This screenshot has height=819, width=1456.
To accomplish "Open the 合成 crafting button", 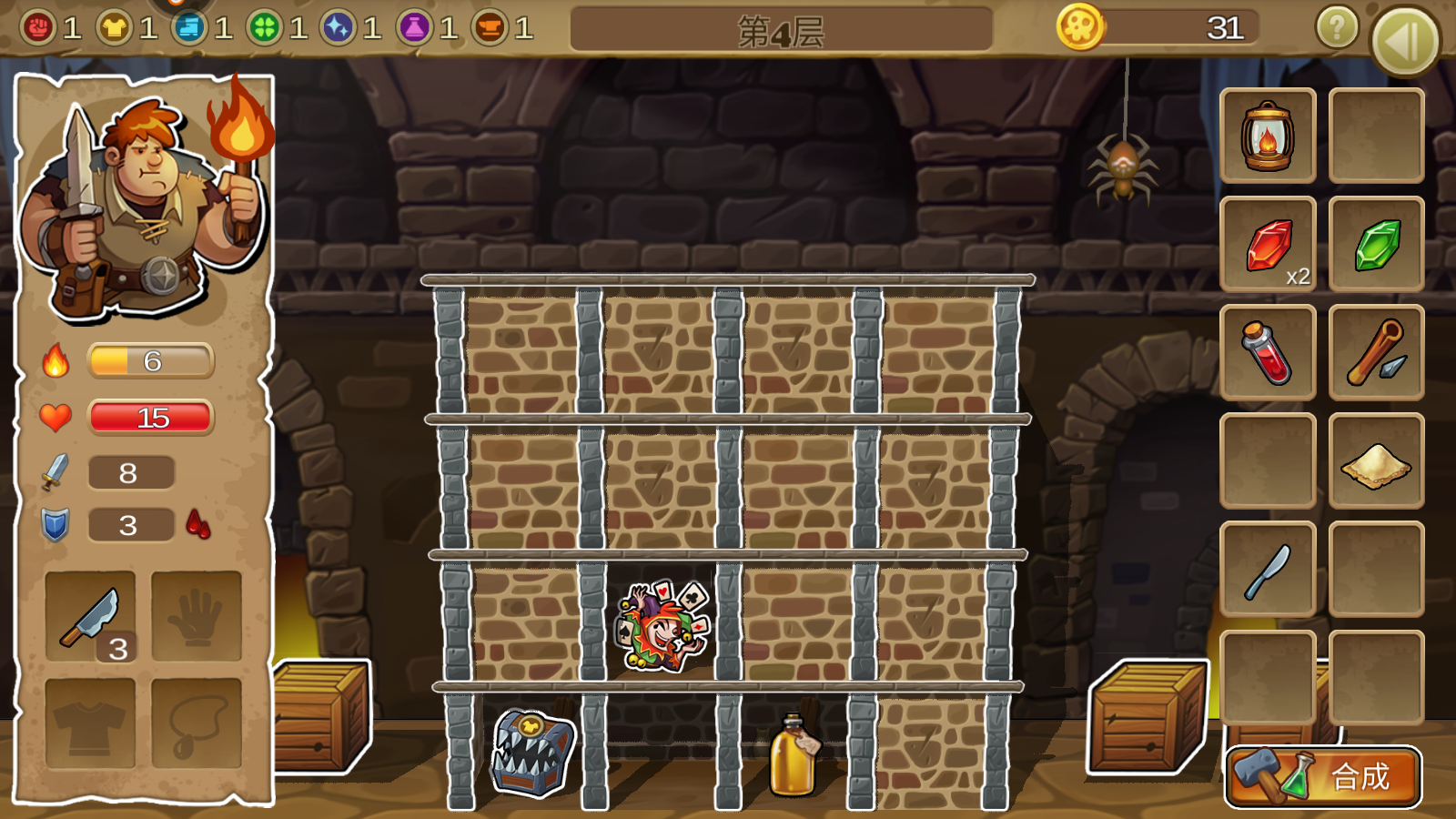I will pos(1323,776).
